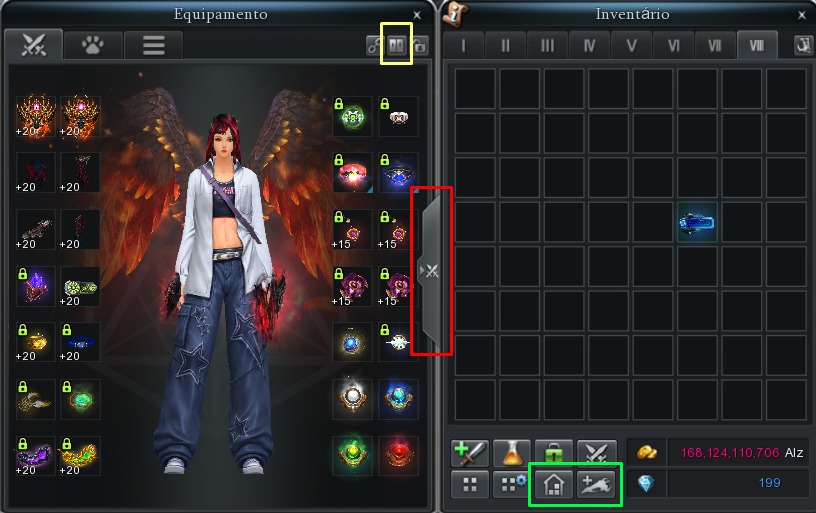Open inventory tab IV
This screenshot has height=513, width=816.
tap(589, 46)
